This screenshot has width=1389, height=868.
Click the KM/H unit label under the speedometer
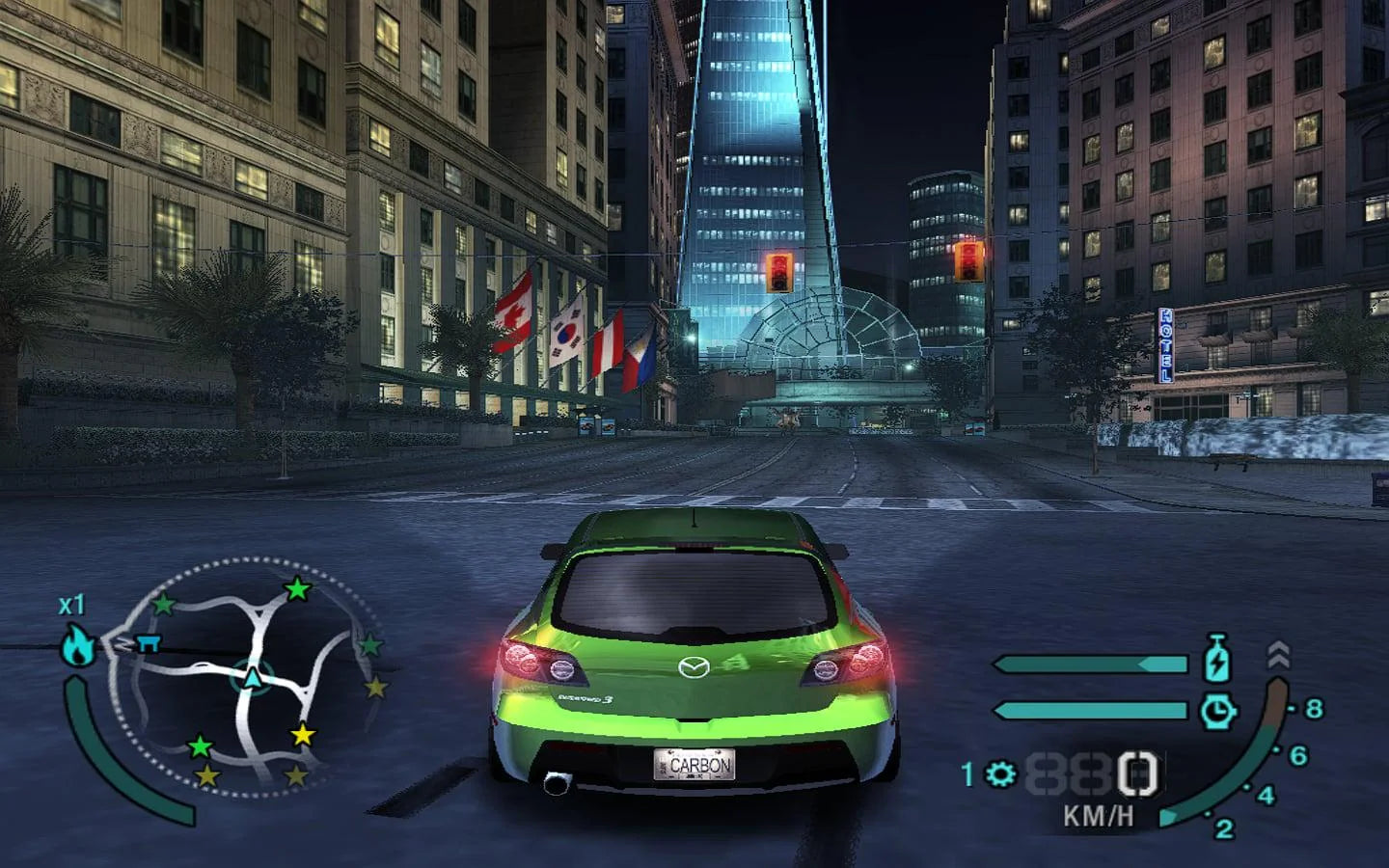pos(1100,816)
